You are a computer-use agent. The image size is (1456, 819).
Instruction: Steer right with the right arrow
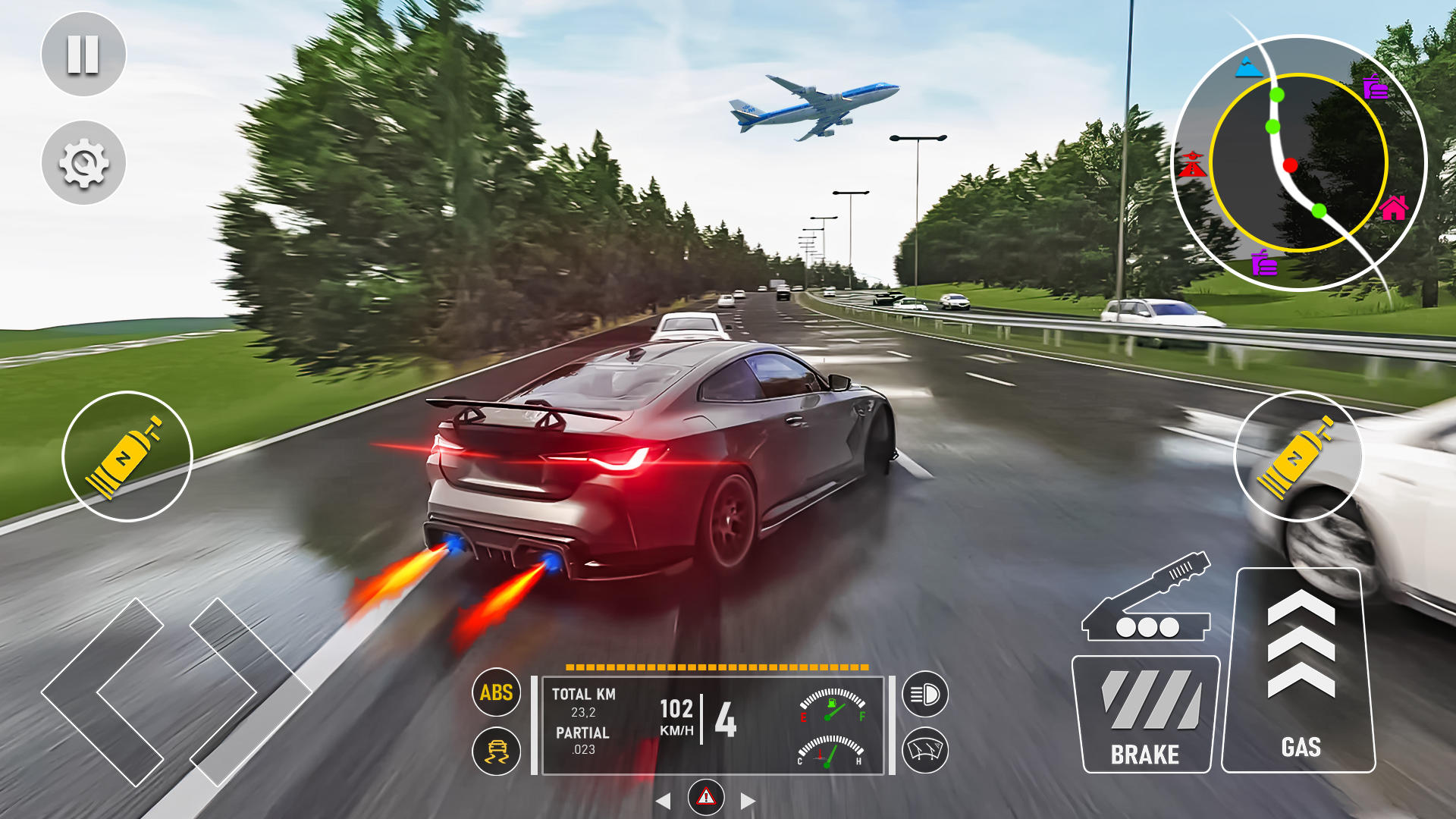[x=250, y=692]
